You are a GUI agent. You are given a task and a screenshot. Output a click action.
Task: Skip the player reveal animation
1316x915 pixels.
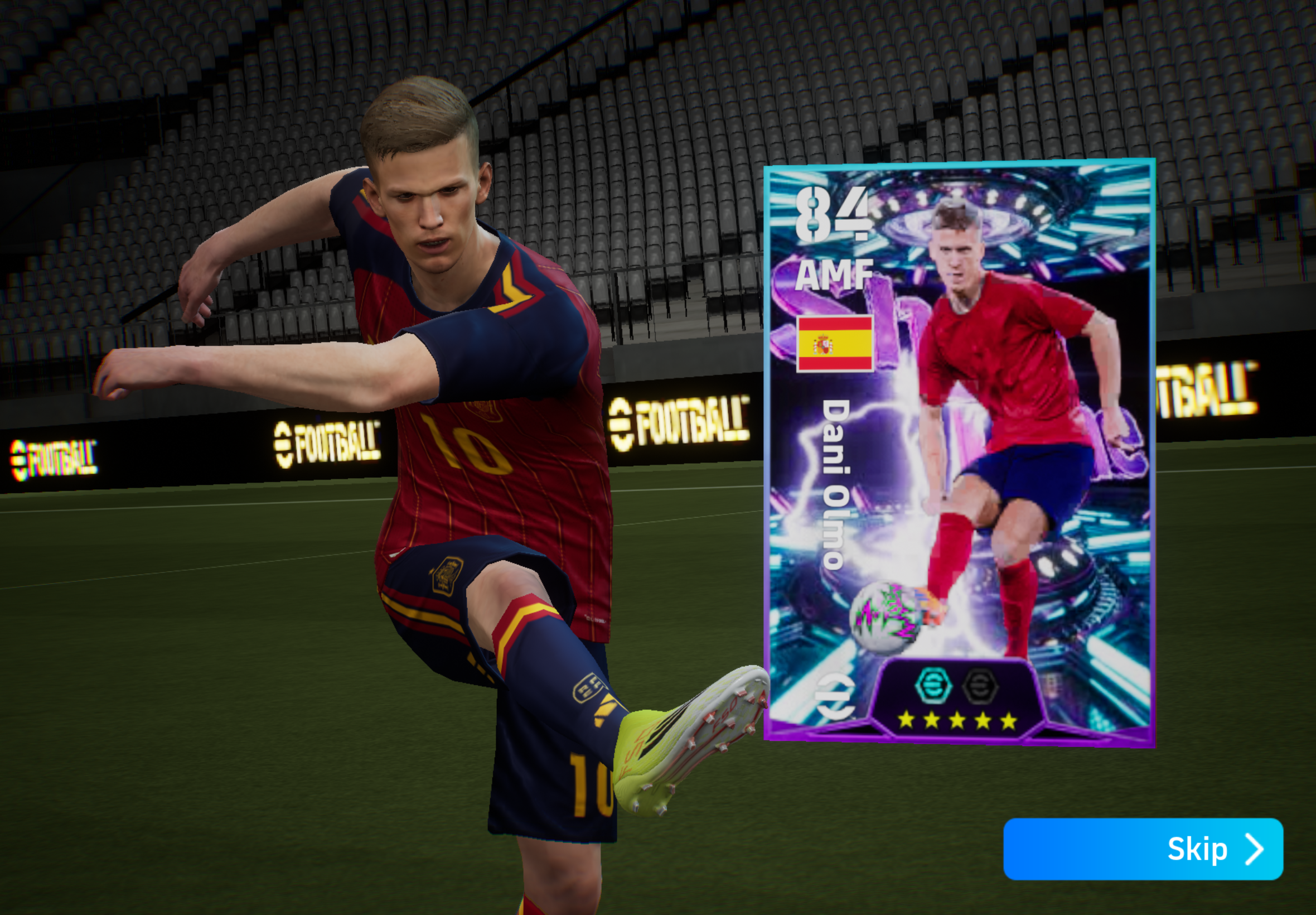pos(1143,849)
